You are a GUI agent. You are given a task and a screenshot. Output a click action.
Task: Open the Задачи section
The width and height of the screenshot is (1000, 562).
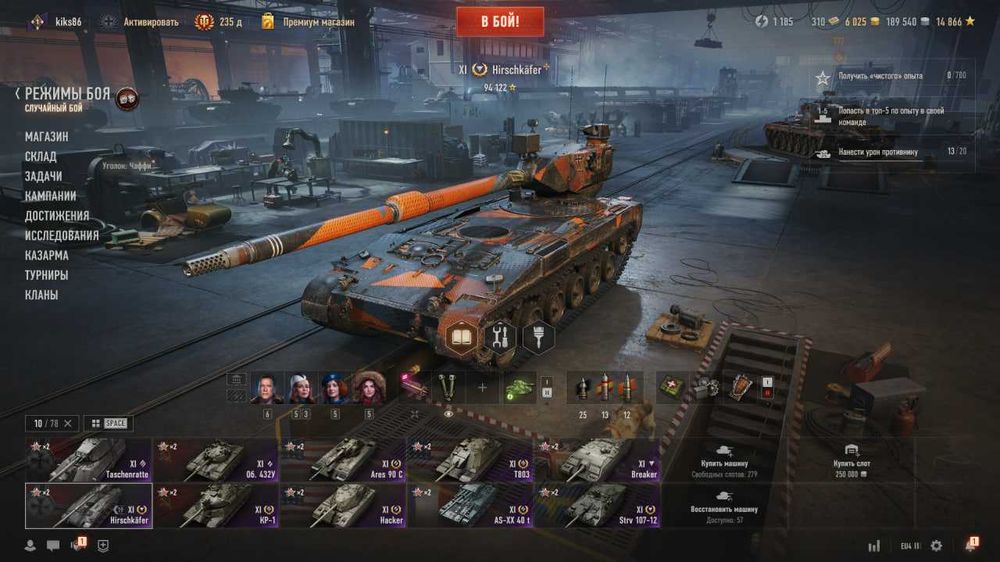pyautogui.click(x=43, y=176)
